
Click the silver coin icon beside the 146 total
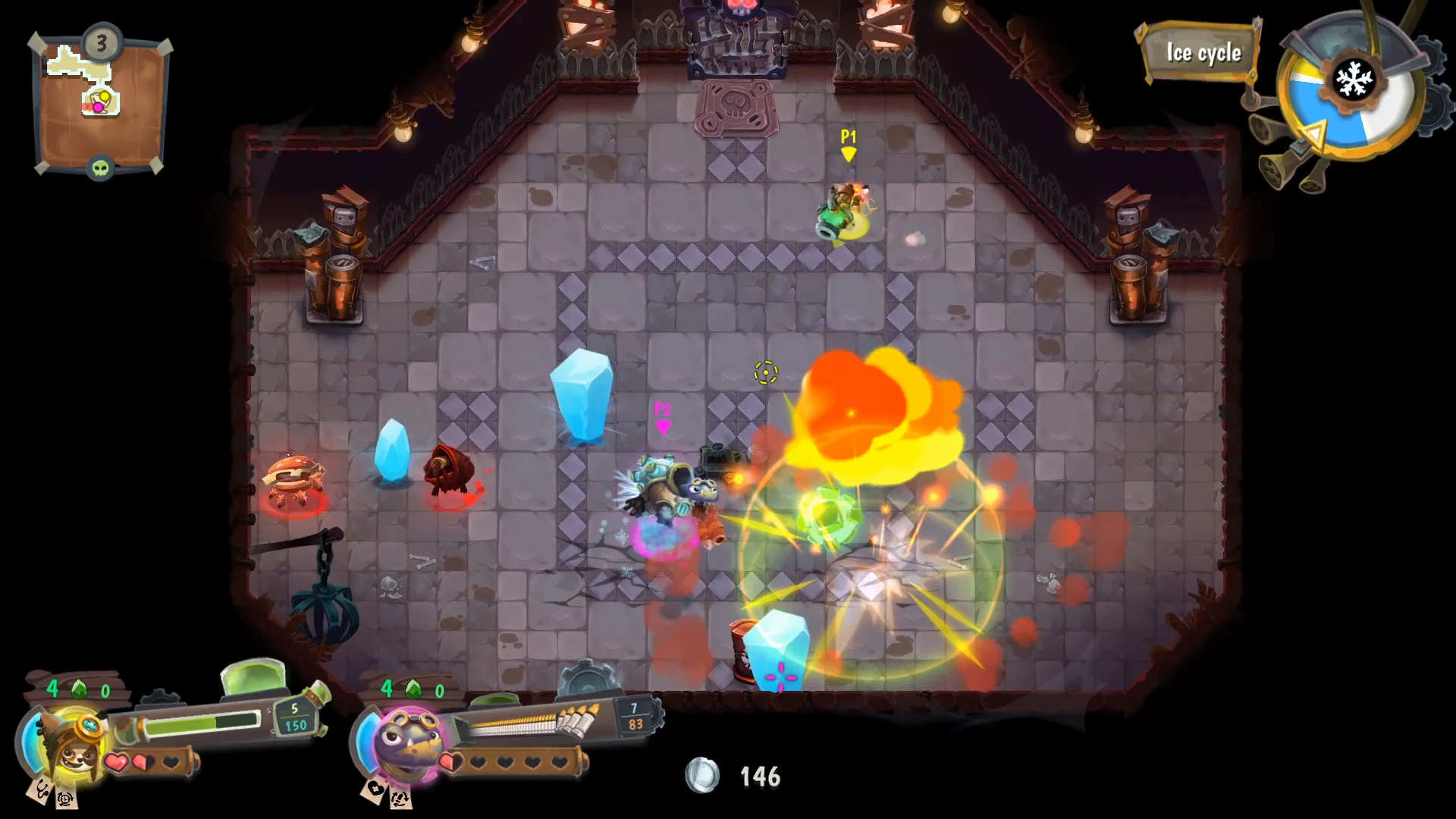pyautogui.click(x=701, y=777)
